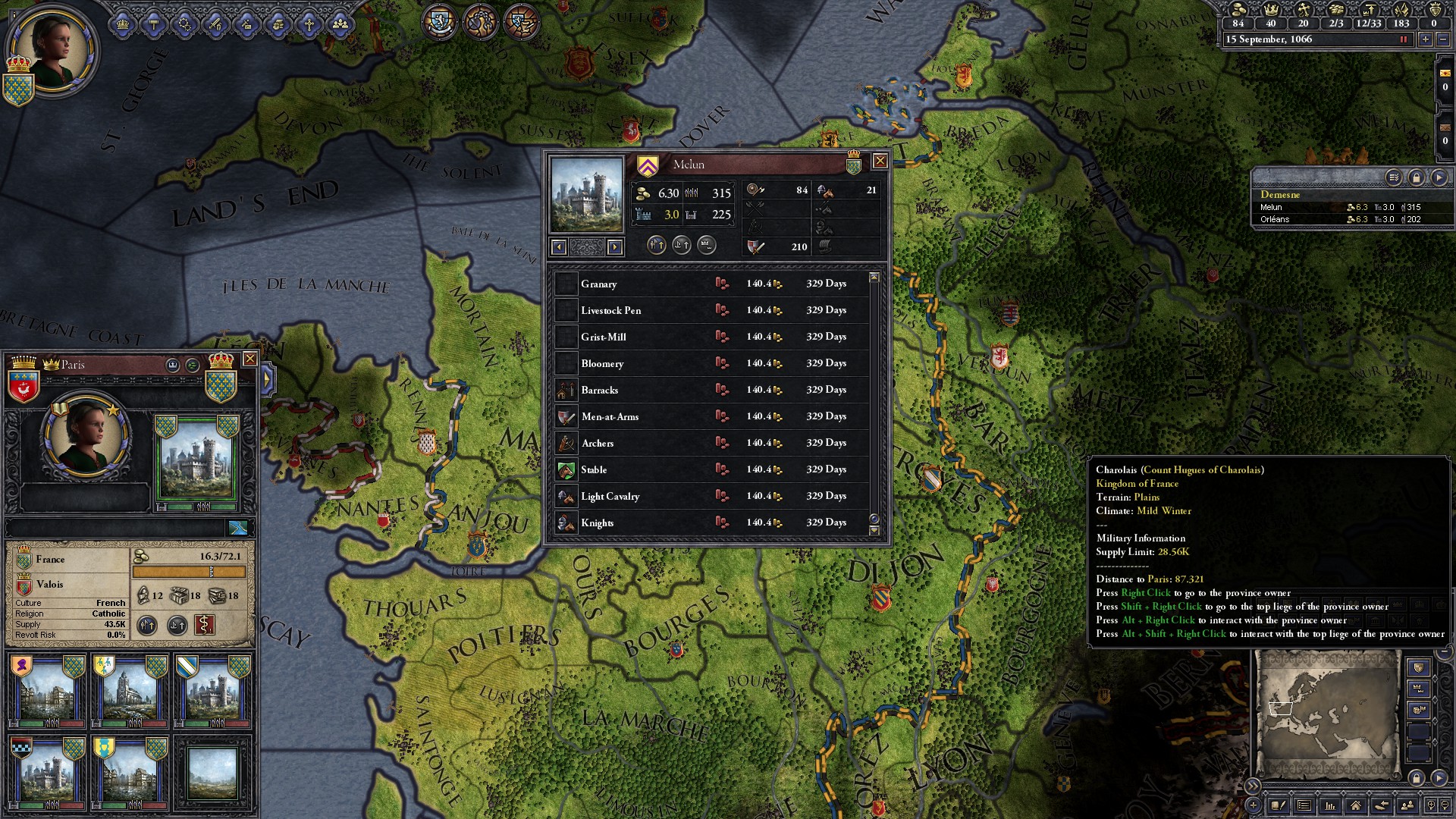Increase game speed with the plus button
This screenshot has height=819, width=1456.
click(1426, 39)
